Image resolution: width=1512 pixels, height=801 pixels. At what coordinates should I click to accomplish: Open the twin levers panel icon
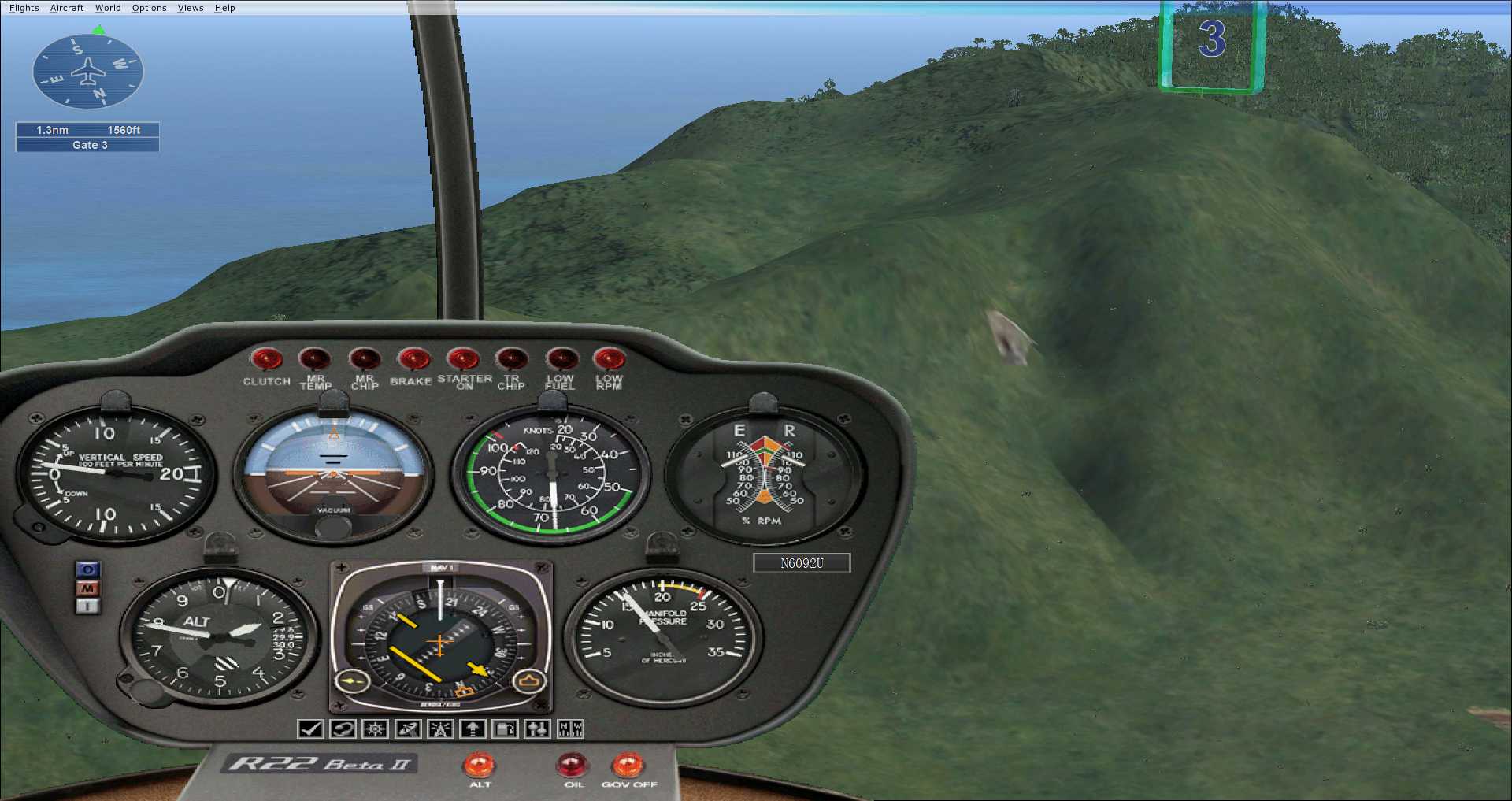coord(538,729)
